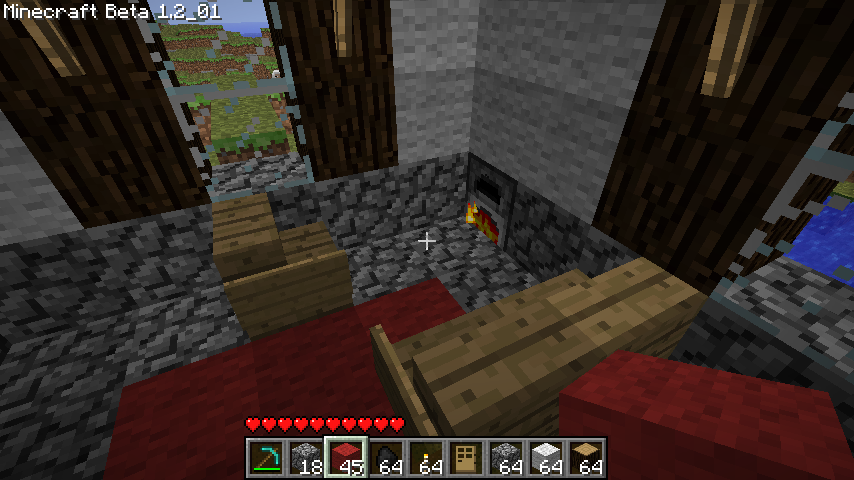Choose the red wool hotbar slot
The height and width of the screenshot is (480, 854).
coord(346,458)
